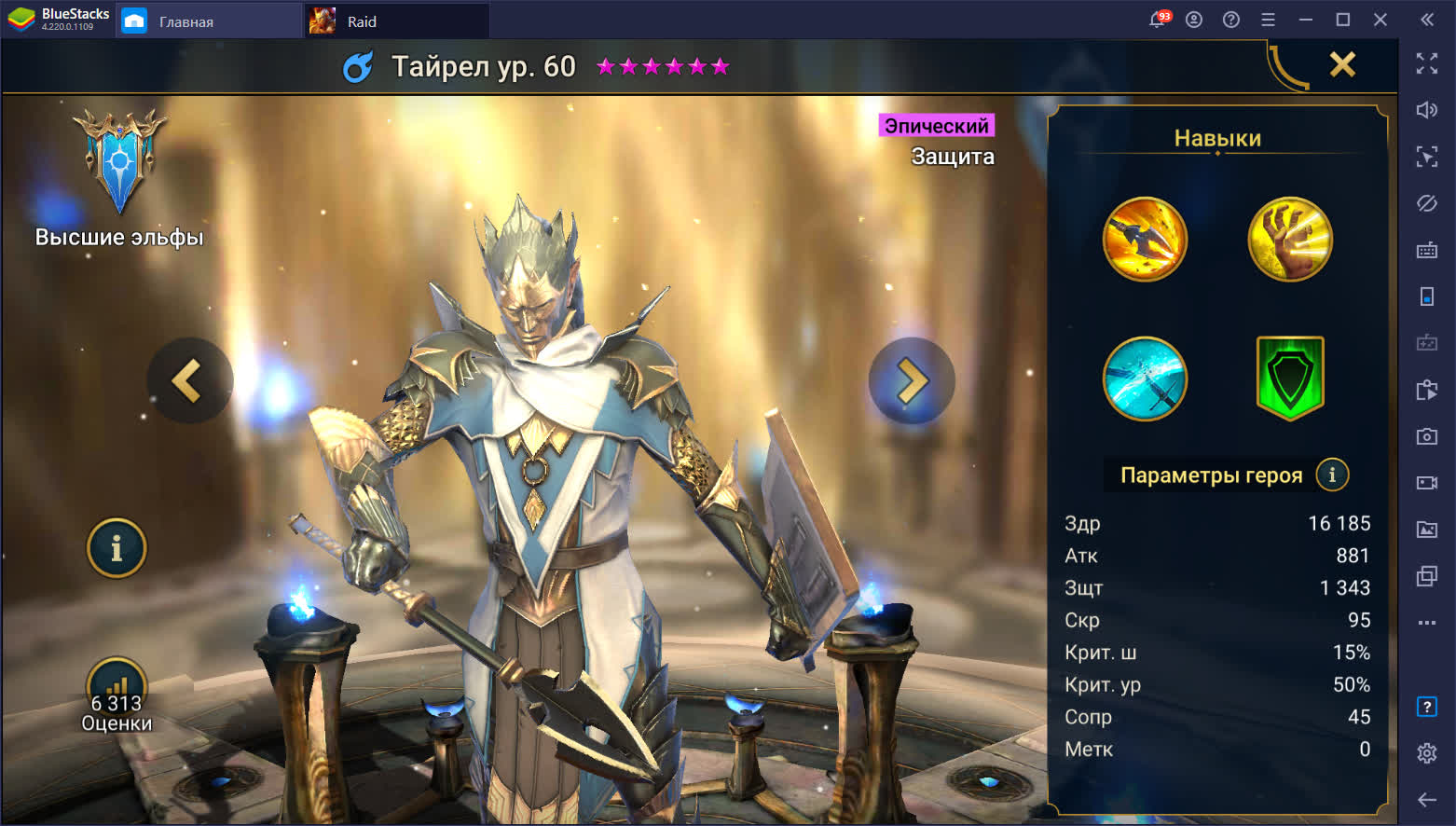
Task: Close the hero details screen
Action: pos(1342,64)
